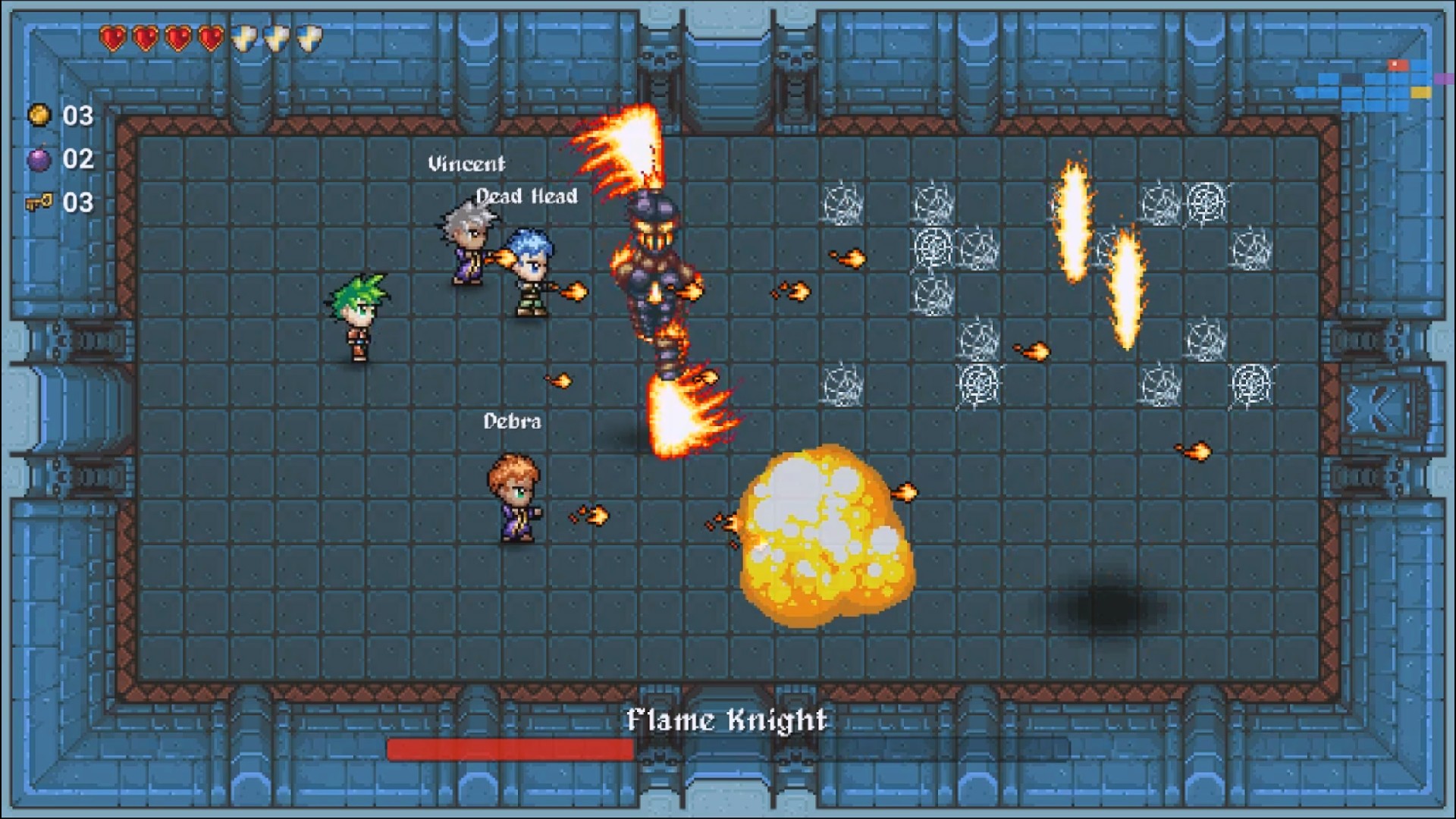This screenshot has height=819, width=1456.
Task: Click the Flame Knight title text
Action: tap(727, 721)
